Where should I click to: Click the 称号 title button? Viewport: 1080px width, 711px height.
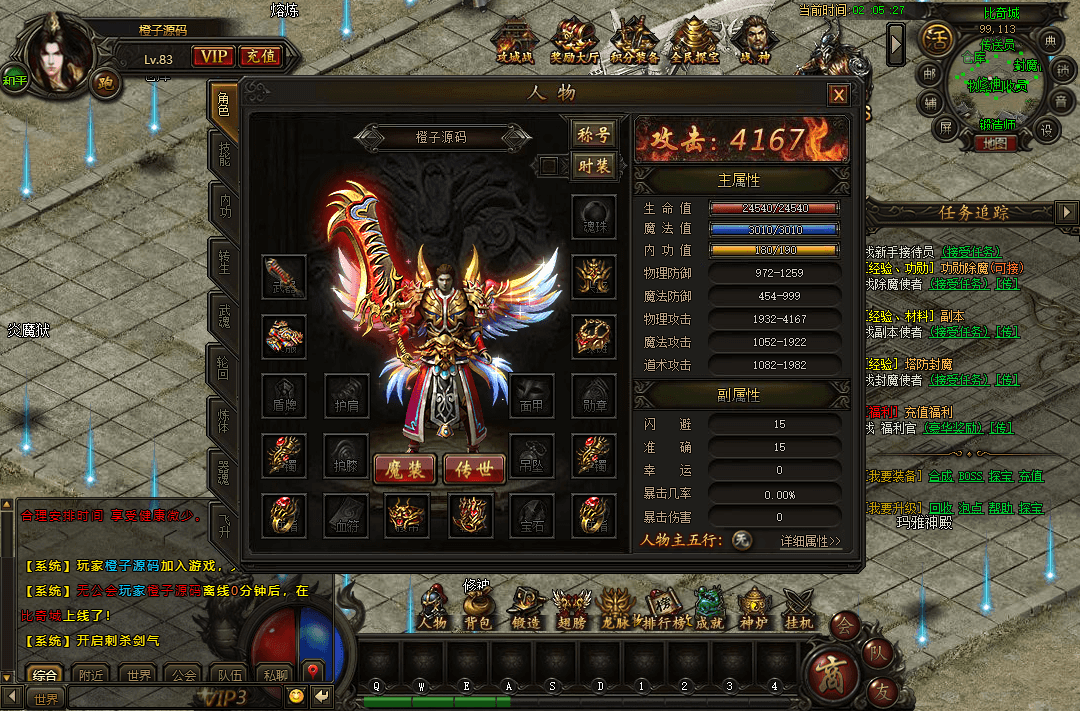pyautogui.click(x=594, y=134)
